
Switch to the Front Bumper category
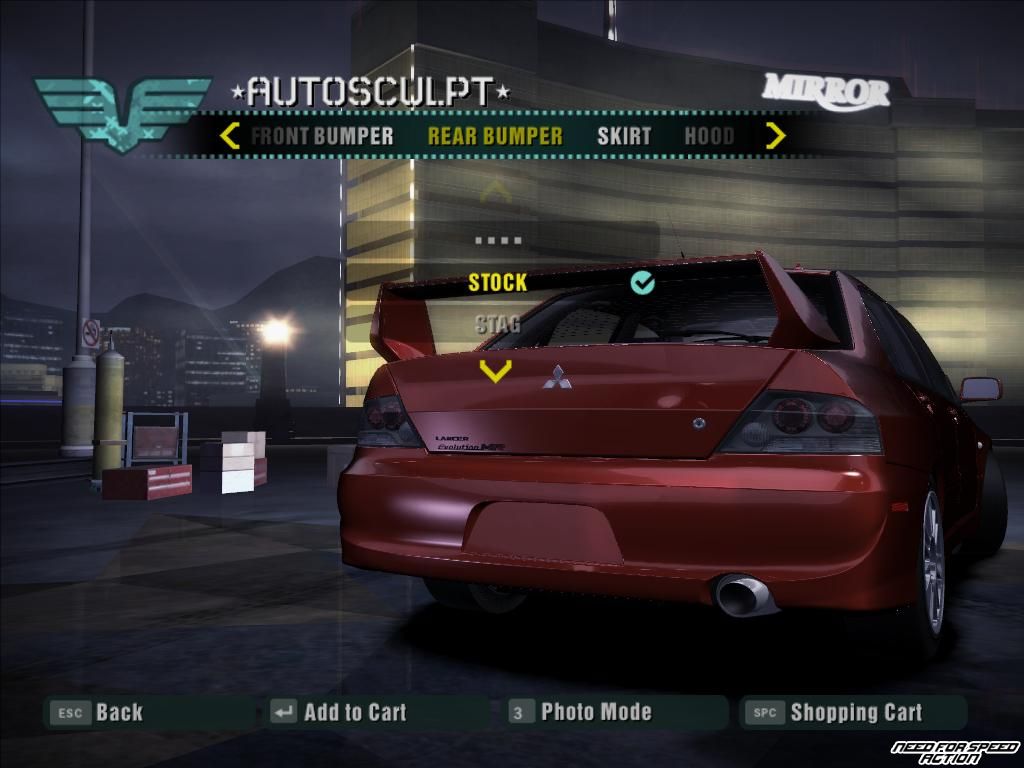point(322,137)
